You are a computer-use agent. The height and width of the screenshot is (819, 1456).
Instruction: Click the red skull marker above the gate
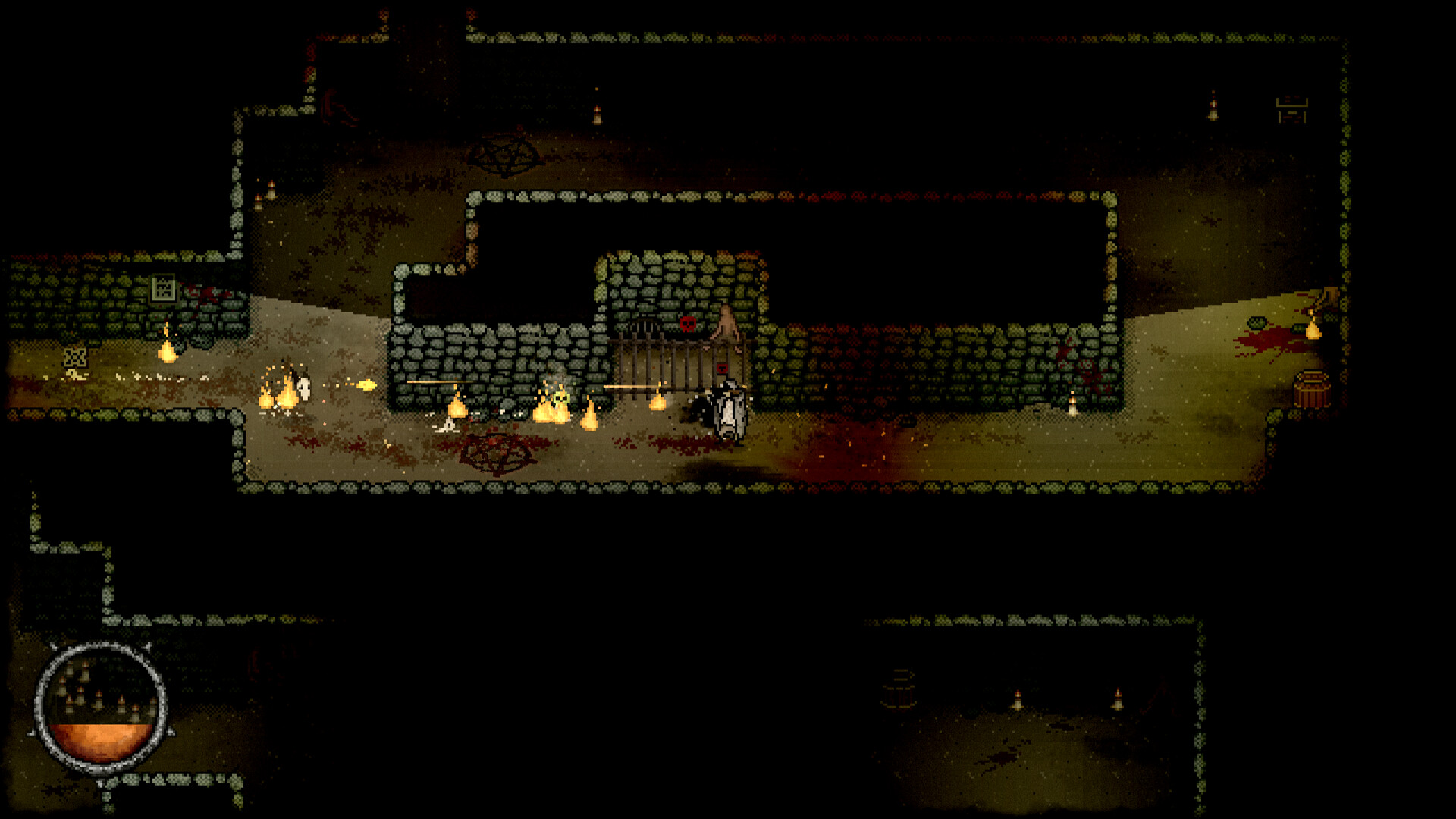point(687,324)
